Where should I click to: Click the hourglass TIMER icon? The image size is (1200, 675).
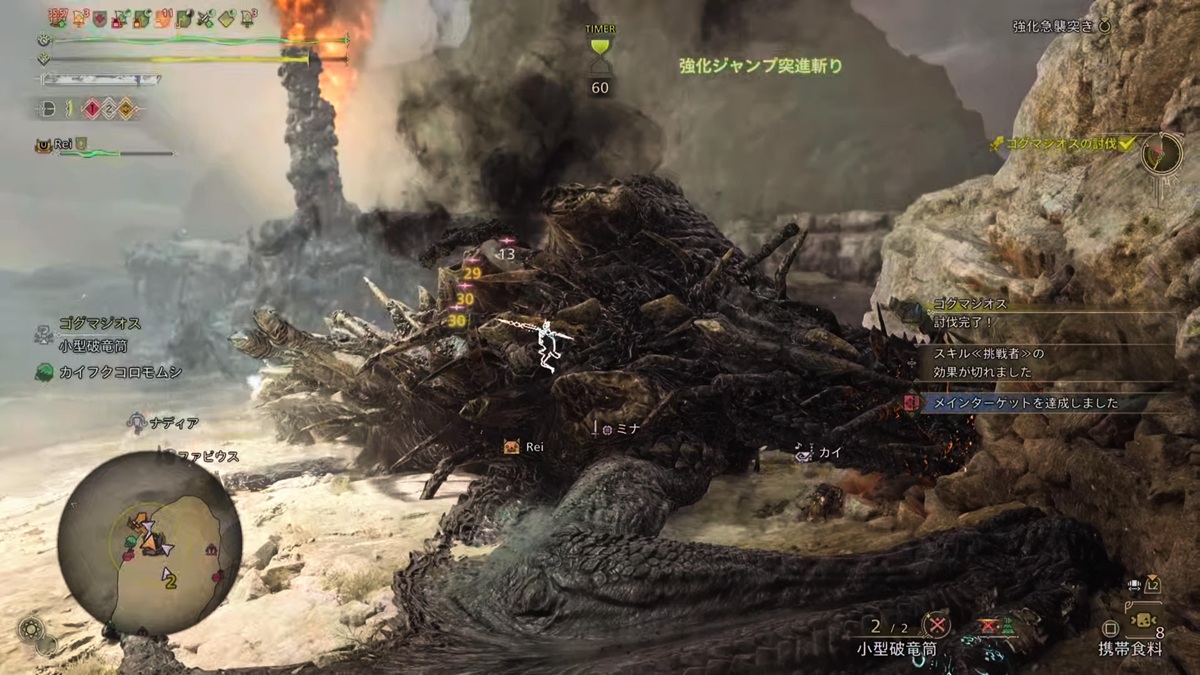pos(600,54)
